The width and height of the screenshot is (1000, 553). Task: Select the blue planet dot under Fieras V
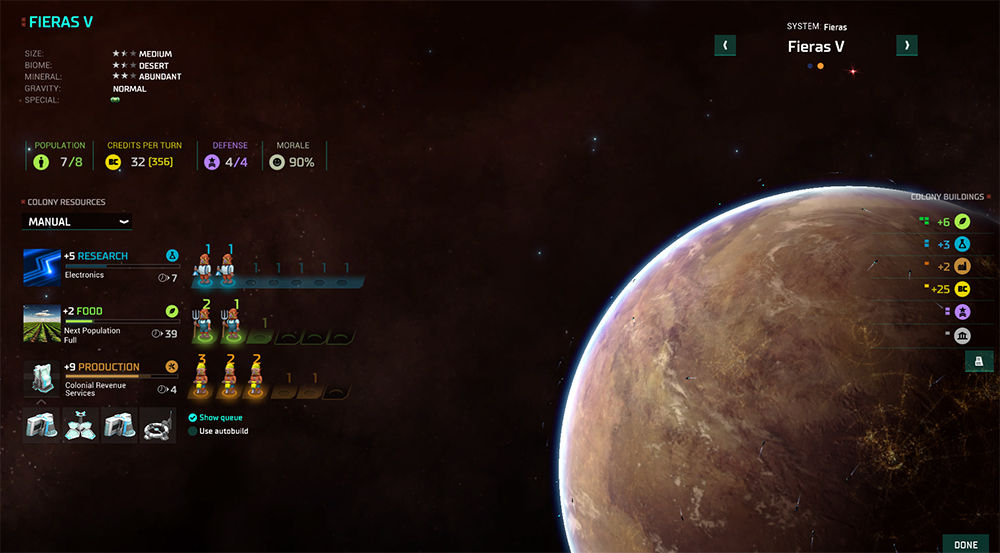tap(809, 66)
